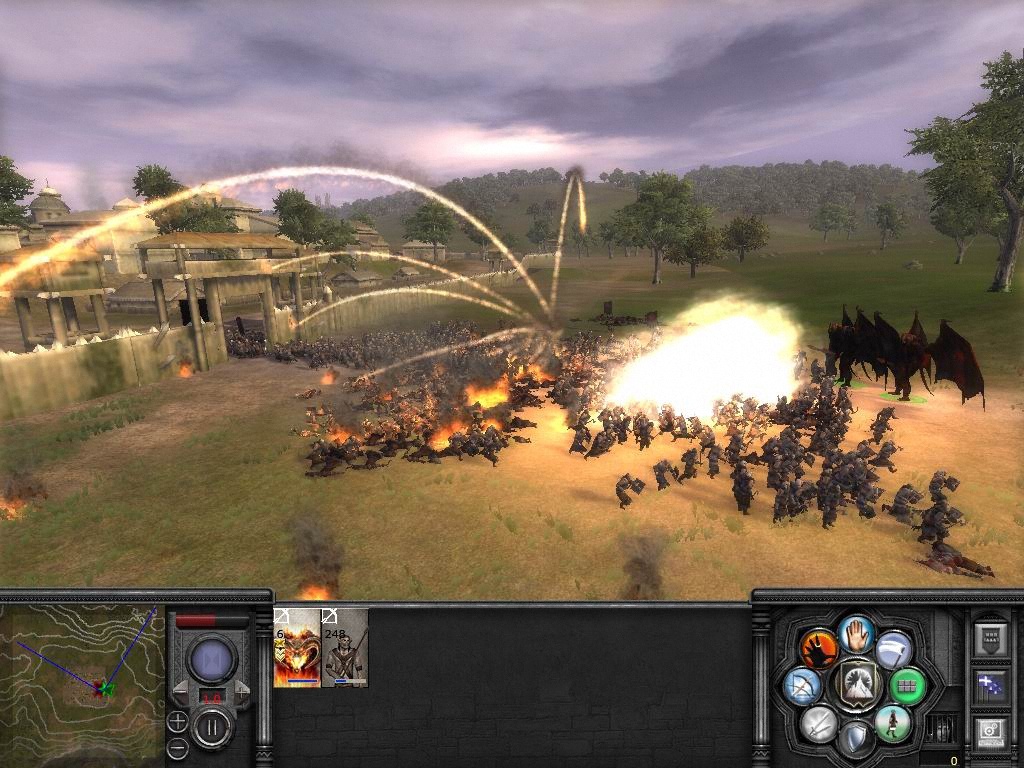Viewport: 1024px width, 768px height.
Task: Zoom out the minimap
Action: (x=177, y=747)
